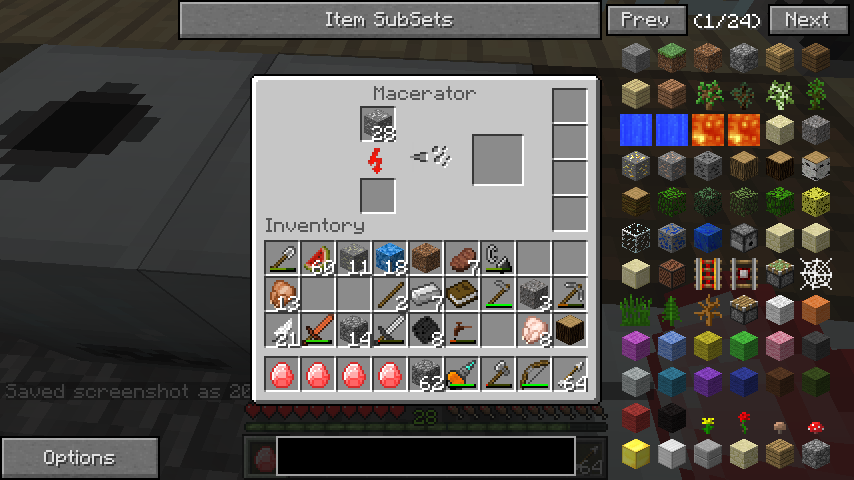Go to the next item page

tap(806, 20)
